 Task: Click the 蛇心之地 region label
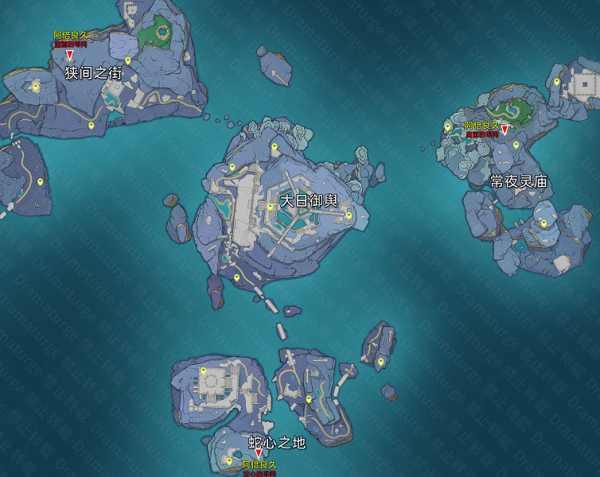[x=275, y=441]
